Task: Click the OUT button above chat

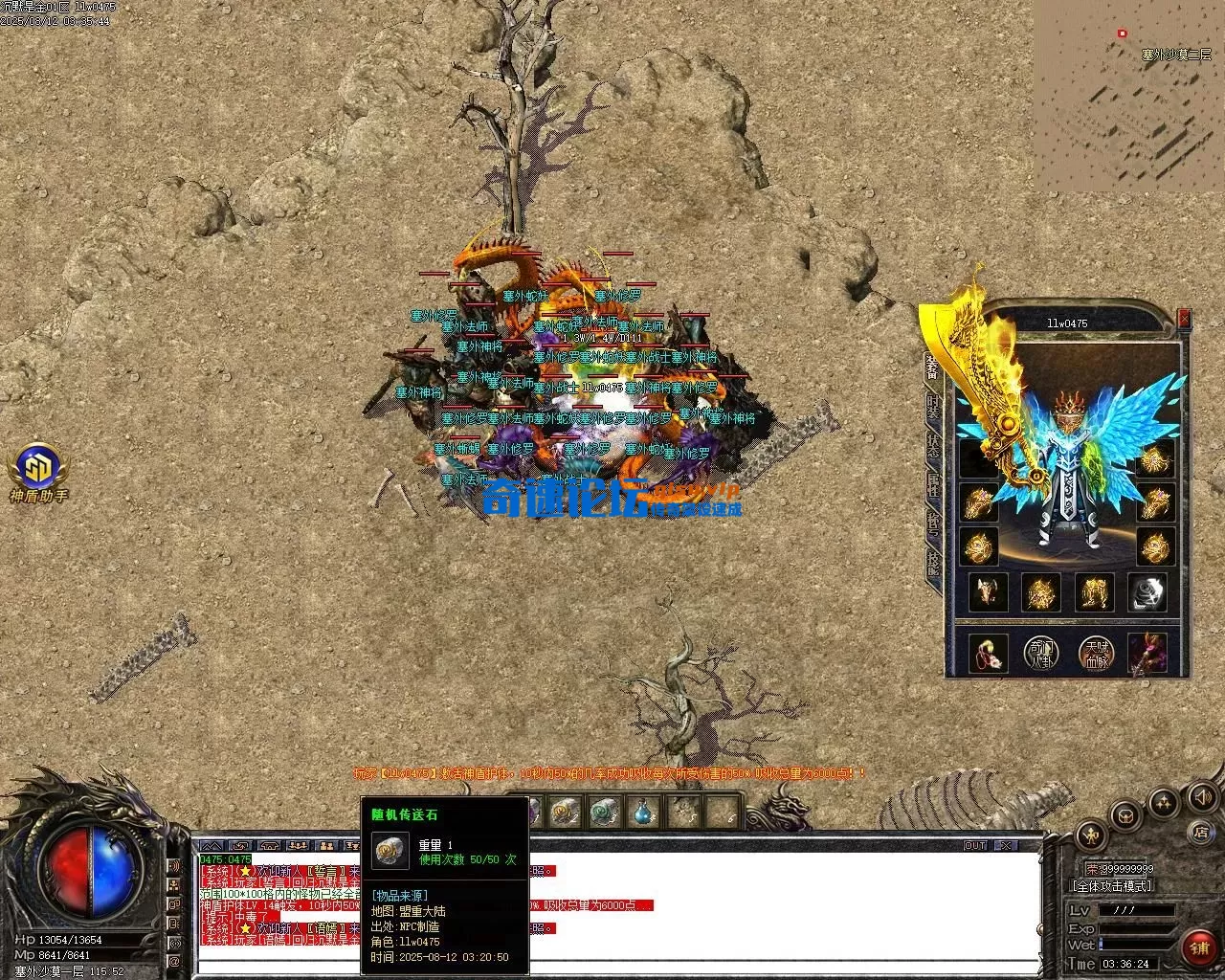Action: tap(974, 846)
